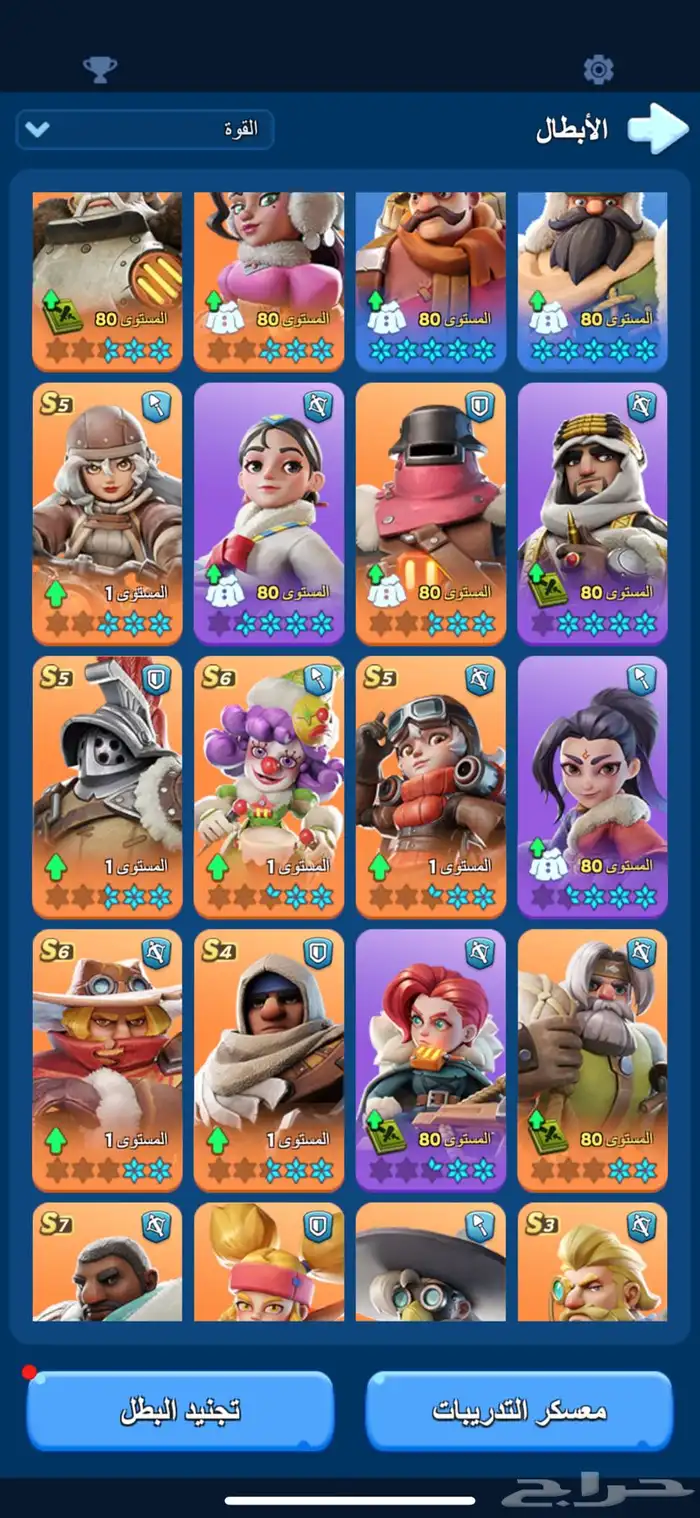
Task: Select the purple-haired clown hero card
Action: pyautogui.click(x=269, y=786)
